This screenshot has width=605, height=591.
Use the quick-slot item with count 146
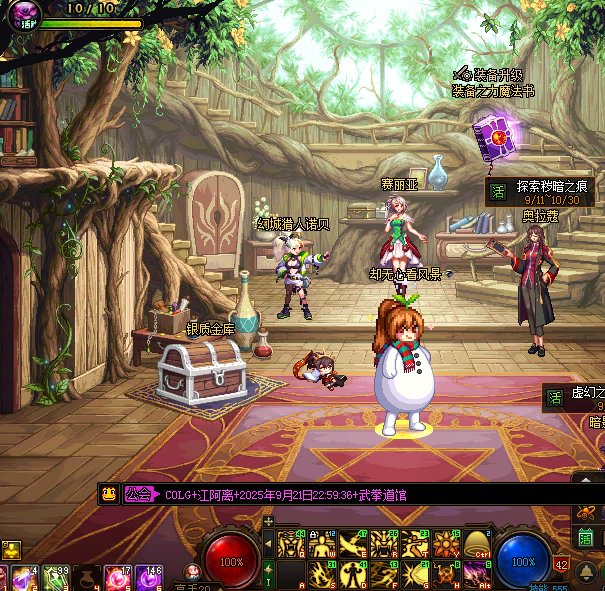(x=150, y=578)
